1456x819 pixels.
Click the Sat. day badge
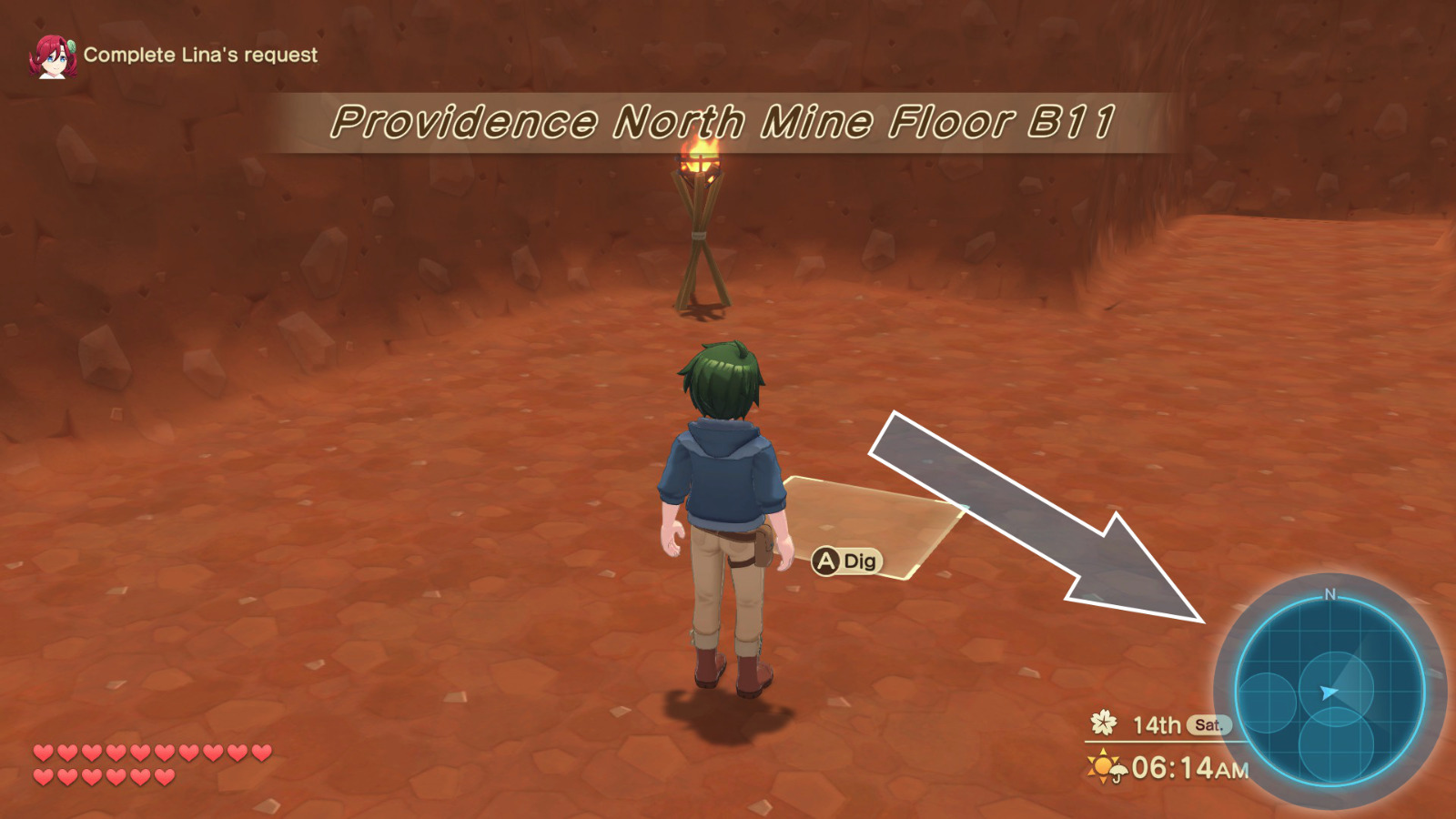pyautogui.click(x=1208, y=726)
